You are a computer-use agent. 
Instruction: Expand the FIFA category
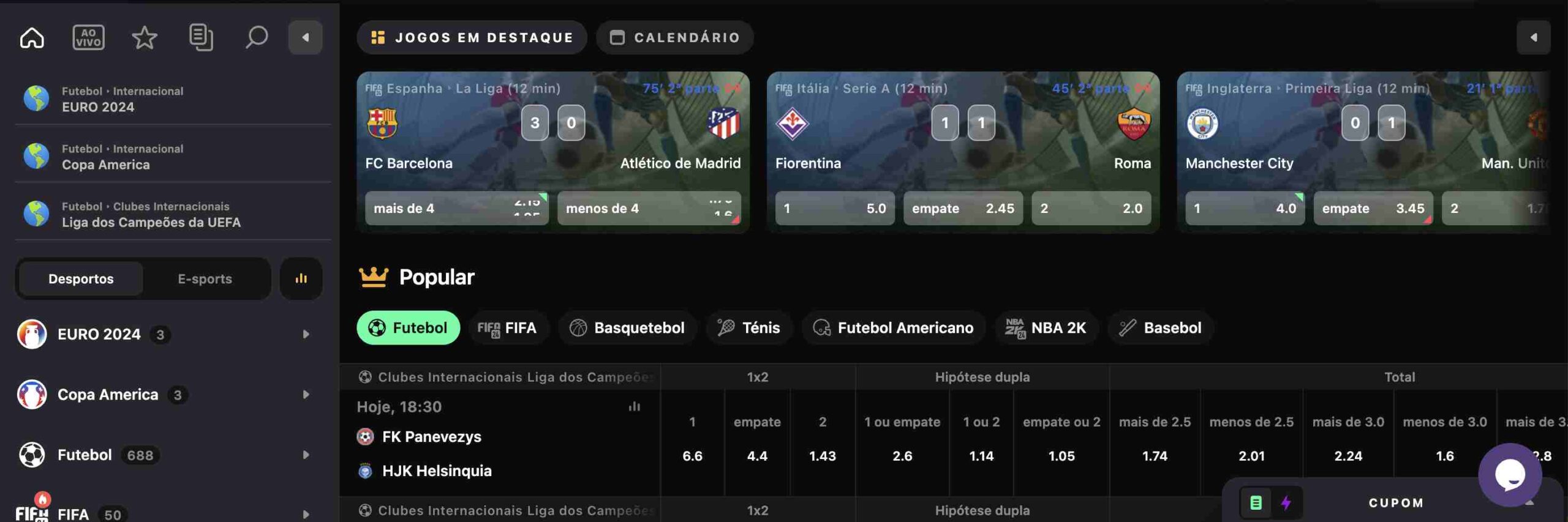point(305,513)
